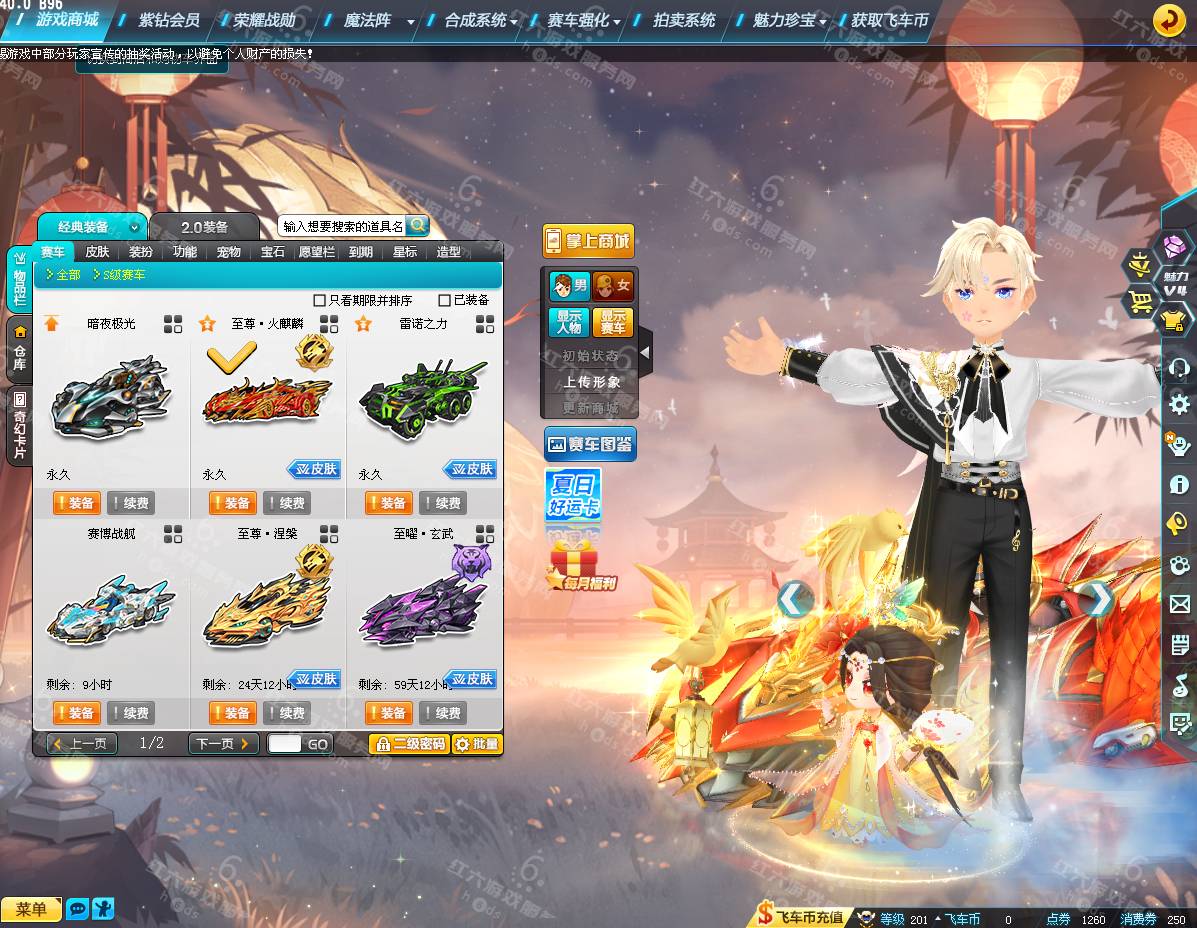
Task: Open the 紫钻会员 membership menu
Action: [168, 20]
